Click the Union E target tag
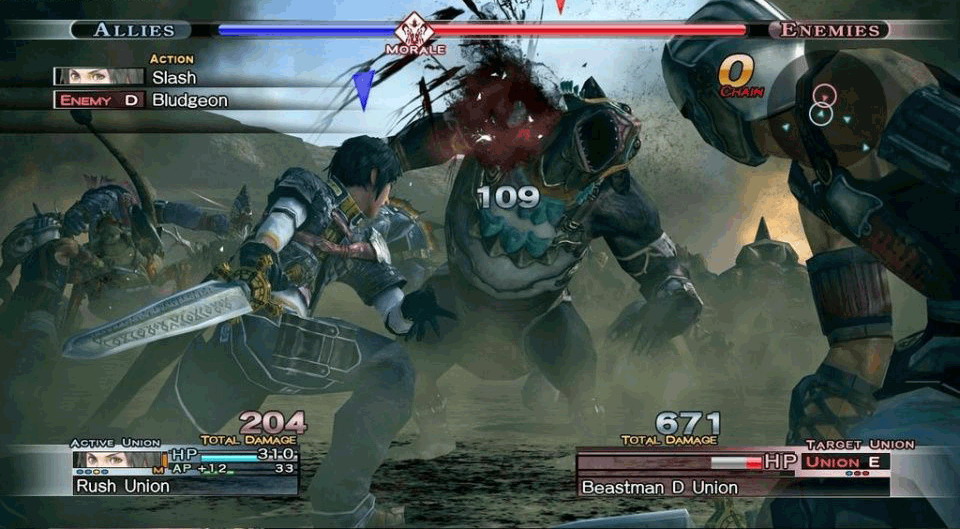The height and width of the screenshot is (529, 960). click(x=842, y=462)
